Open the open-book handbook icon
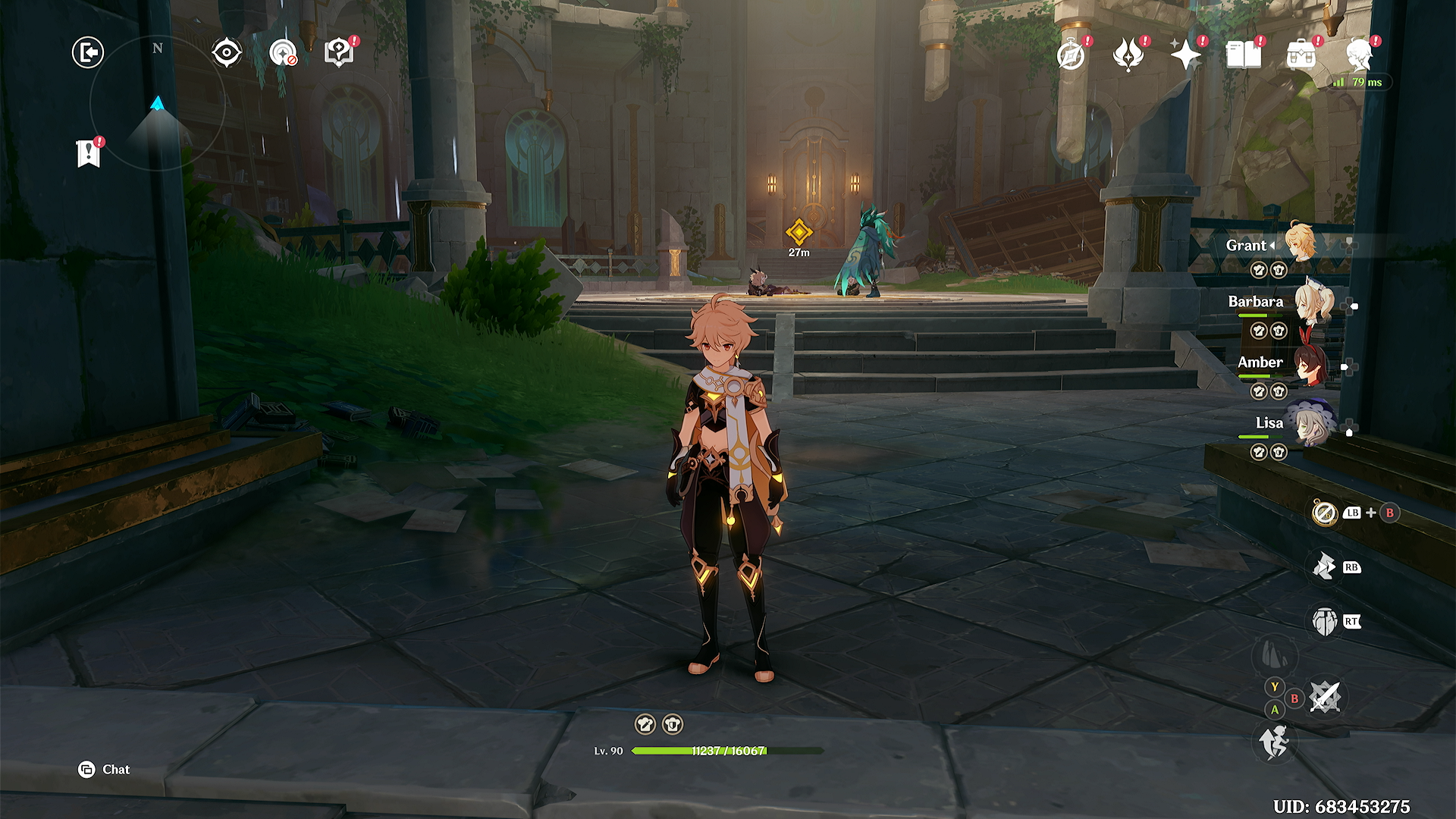 (1244, 55)
